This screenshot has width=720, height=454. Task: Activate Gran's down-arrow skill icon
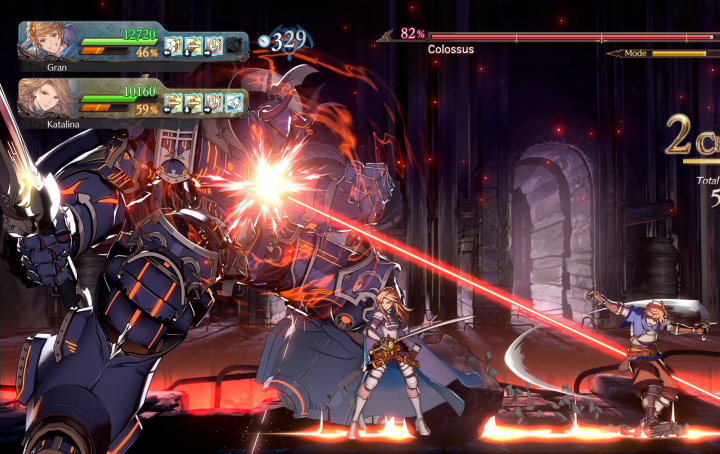click(193, 45)
